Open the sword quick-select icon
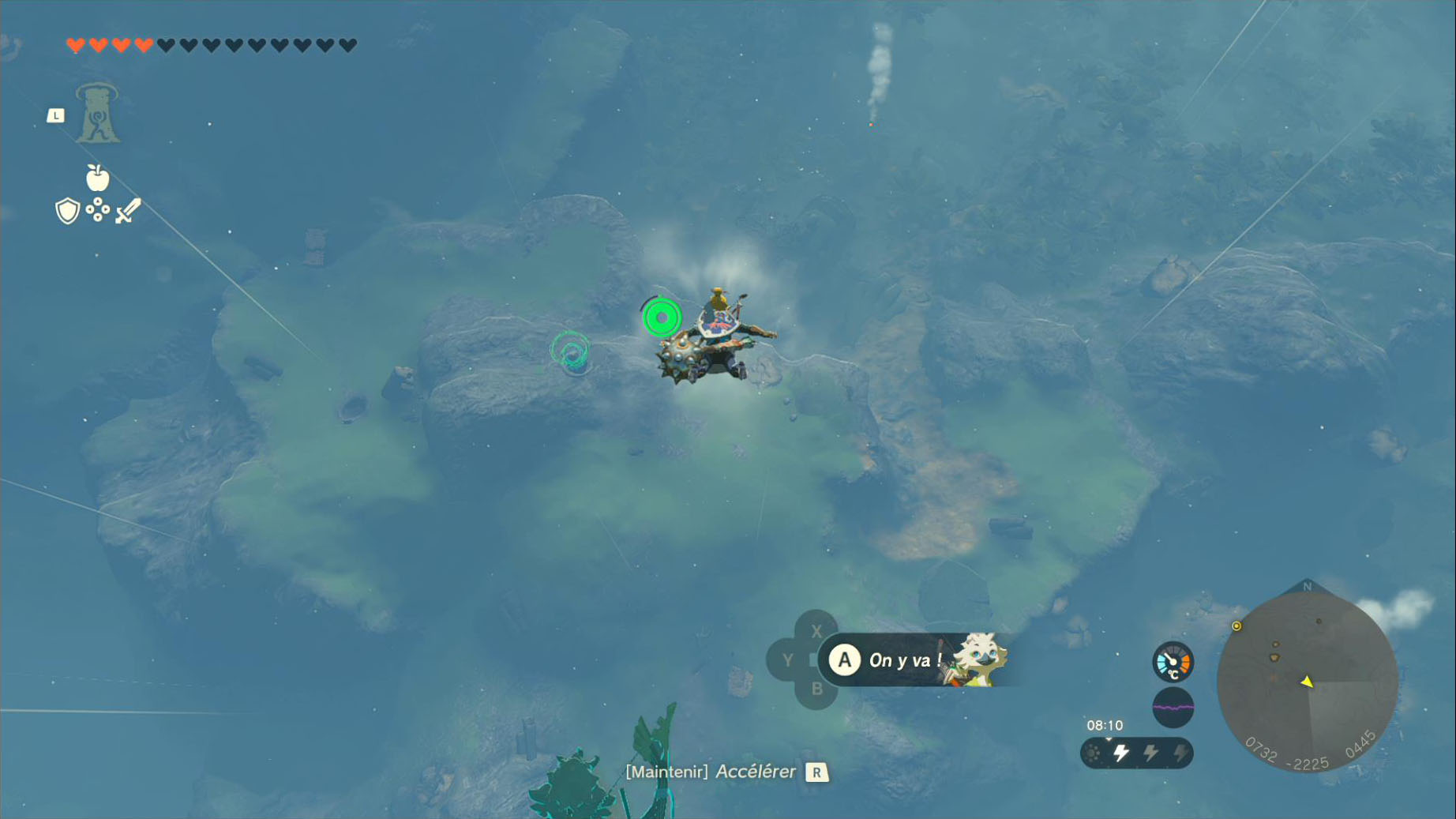Image resolution: width=1456 pixels, height=819 pixels. (128, 211)
